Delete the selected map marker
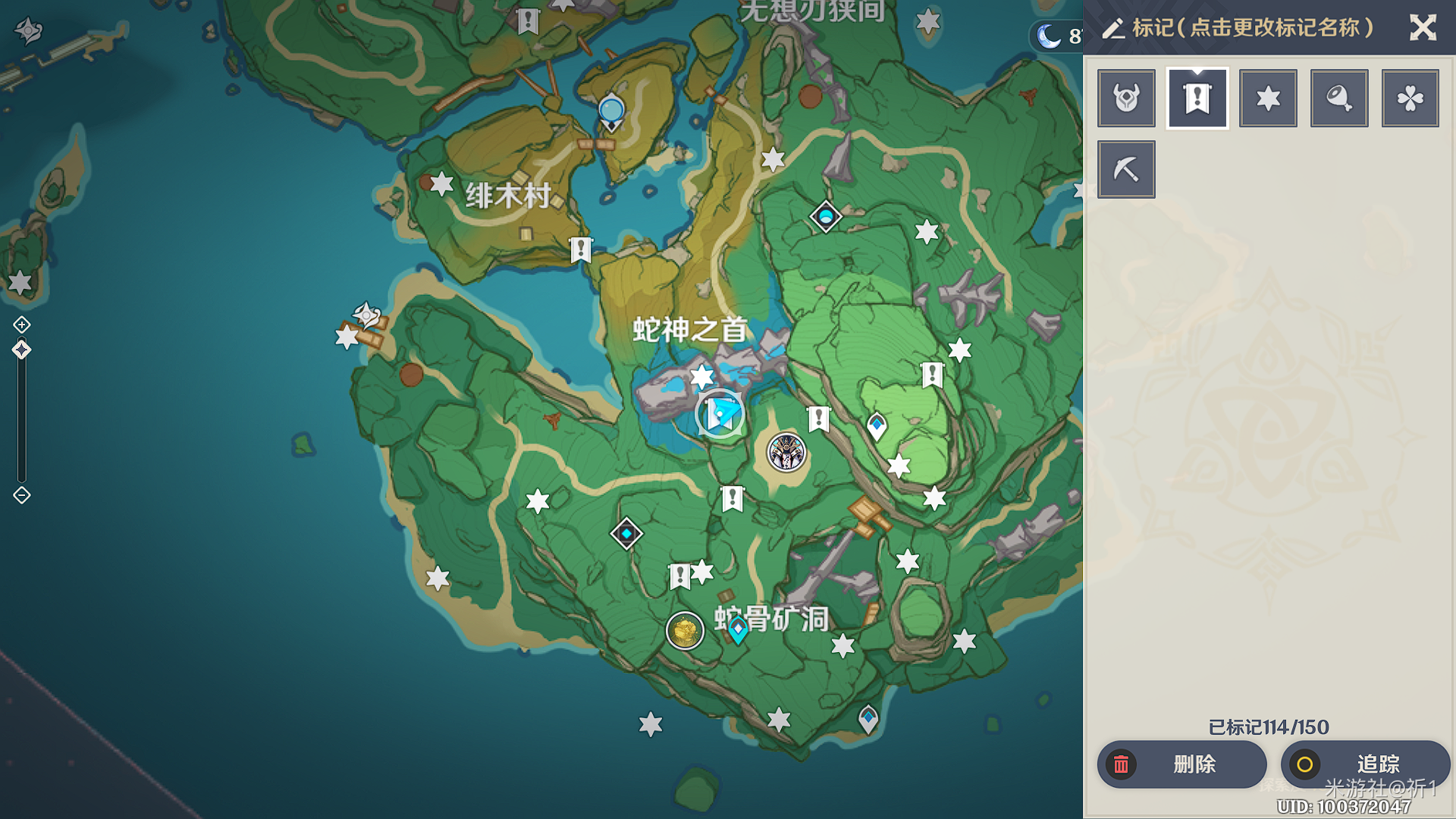The image size is (1456, 819). [x=1181, y=764]
